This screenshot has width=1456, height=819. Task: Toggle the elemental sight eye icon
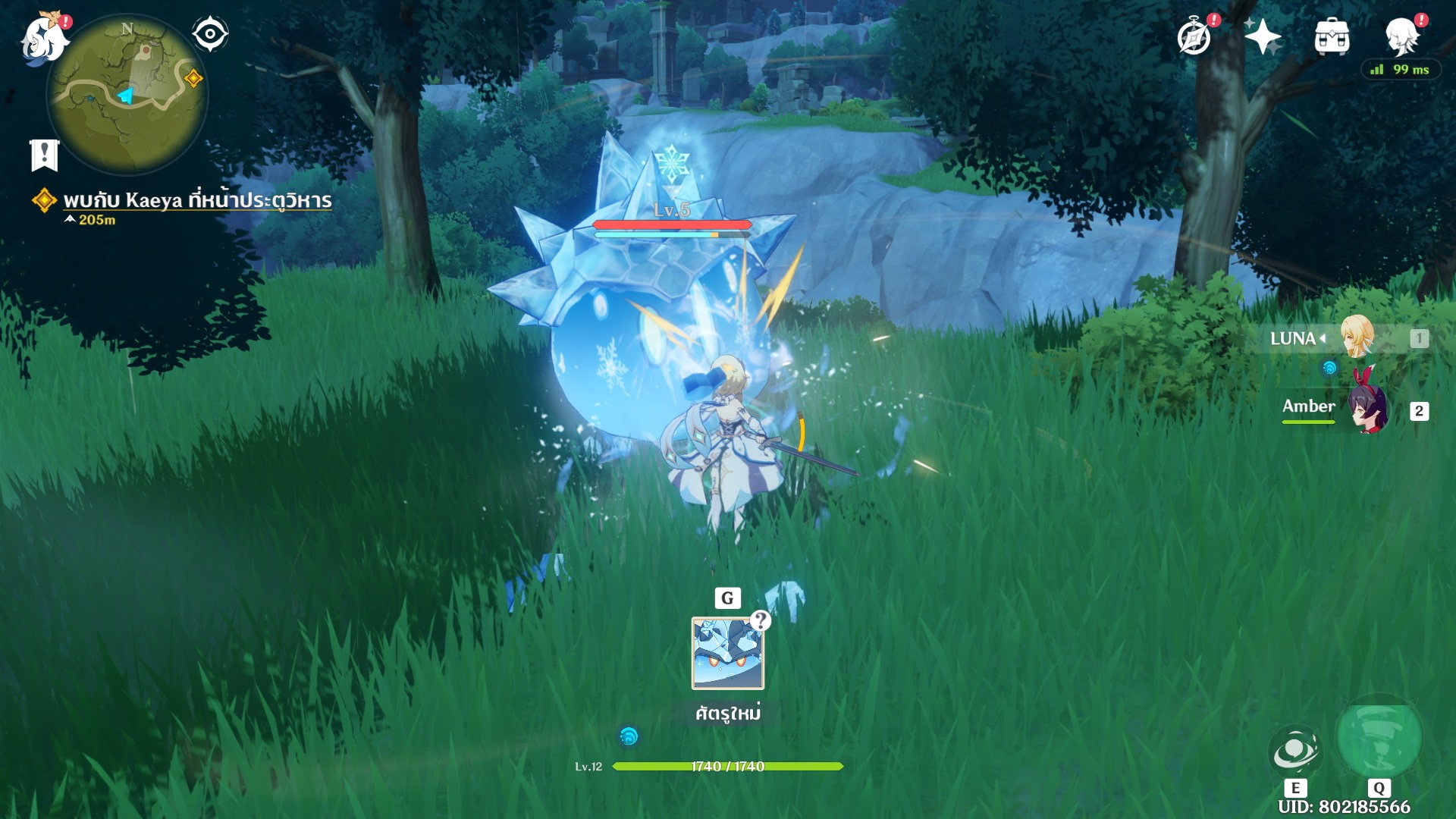(x=210, y=34)
